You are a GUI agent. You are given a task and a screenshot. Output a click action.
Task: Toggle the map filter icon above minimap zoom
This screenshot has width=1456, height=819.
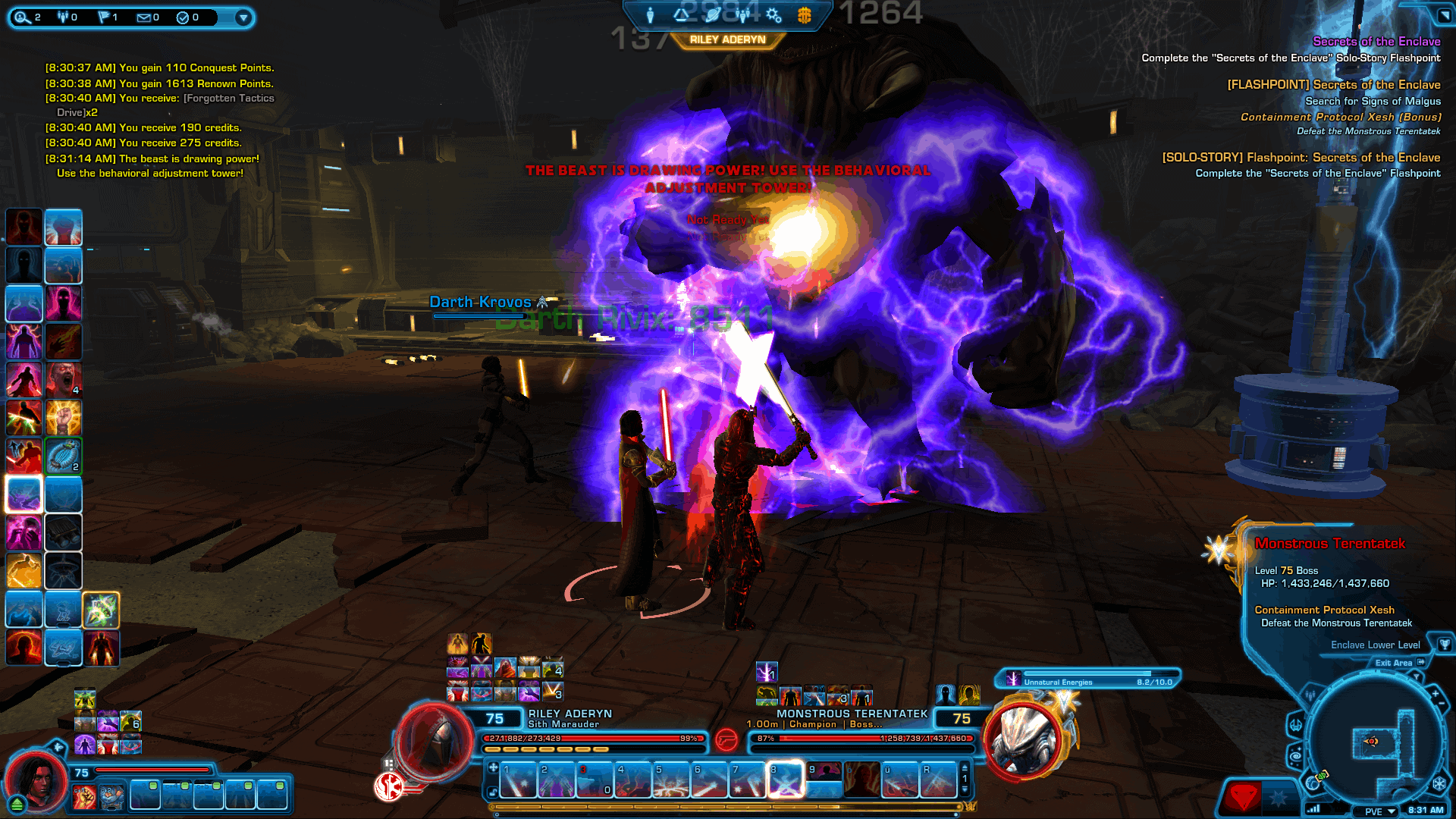[1416, 677]
